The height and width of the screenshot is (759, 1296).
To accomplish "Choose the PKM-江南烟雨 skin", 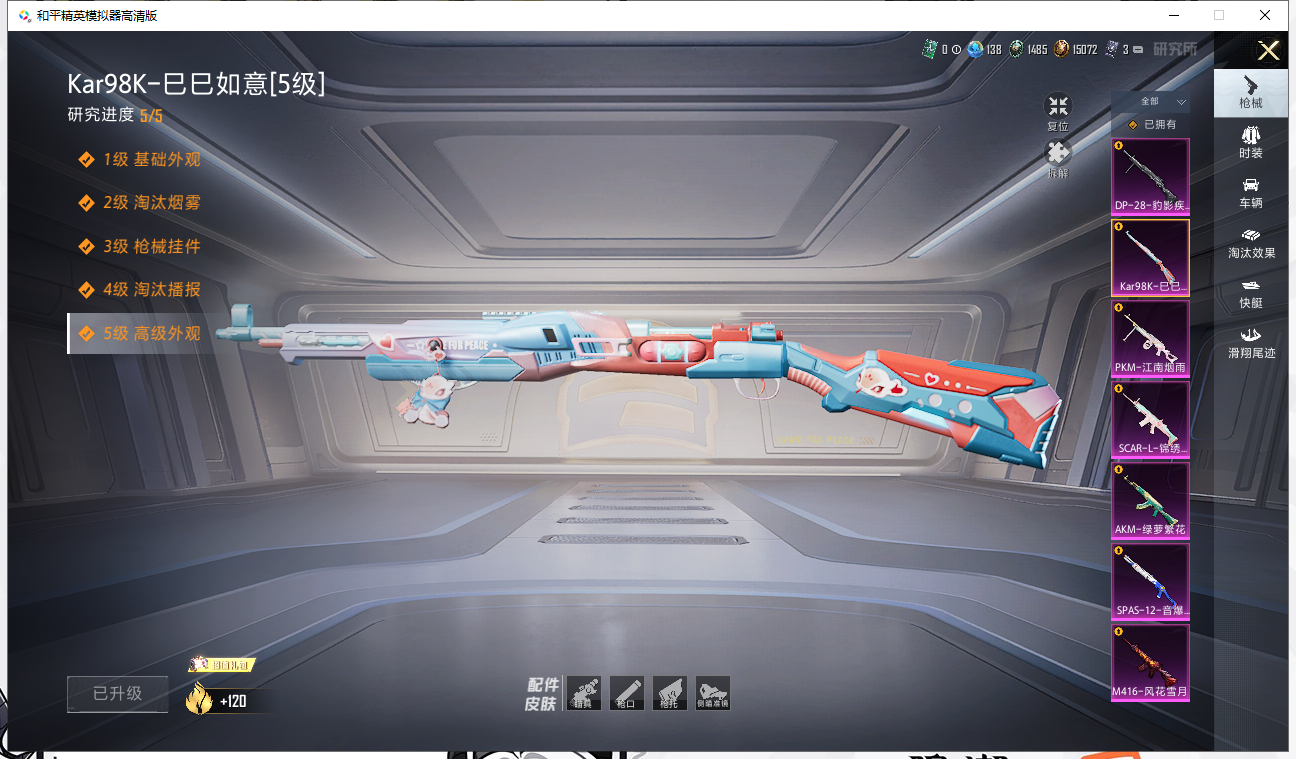I will click(x=1151, y=338).
